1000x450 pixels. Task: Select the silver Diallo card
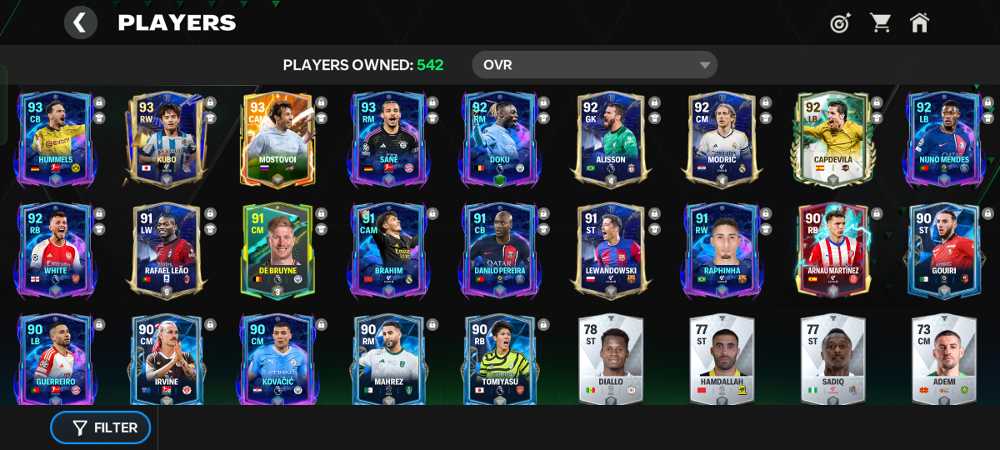click(610, 358)
